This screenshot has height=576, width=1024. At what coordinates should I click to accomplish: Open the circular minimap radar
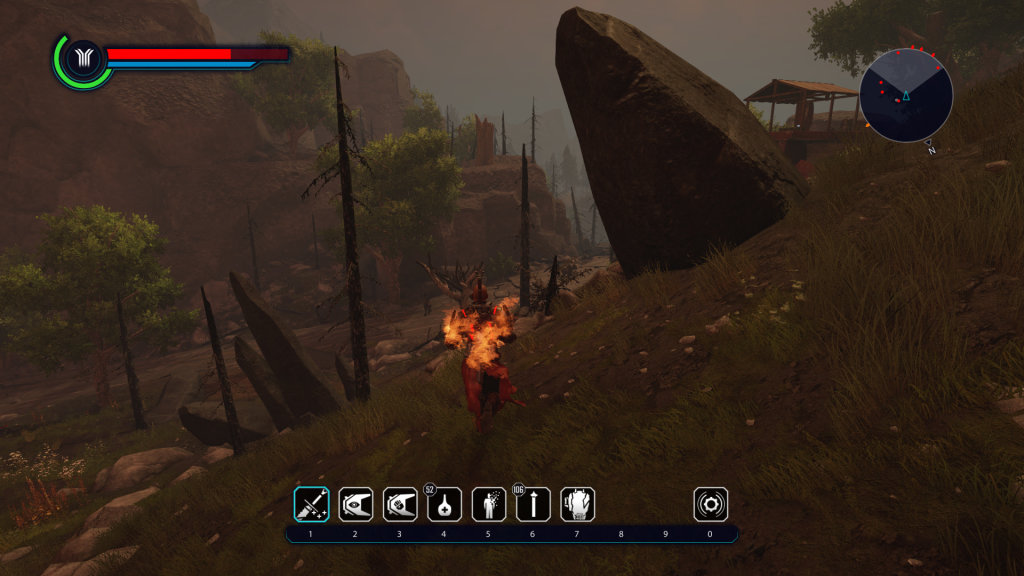tap(906, 95)
